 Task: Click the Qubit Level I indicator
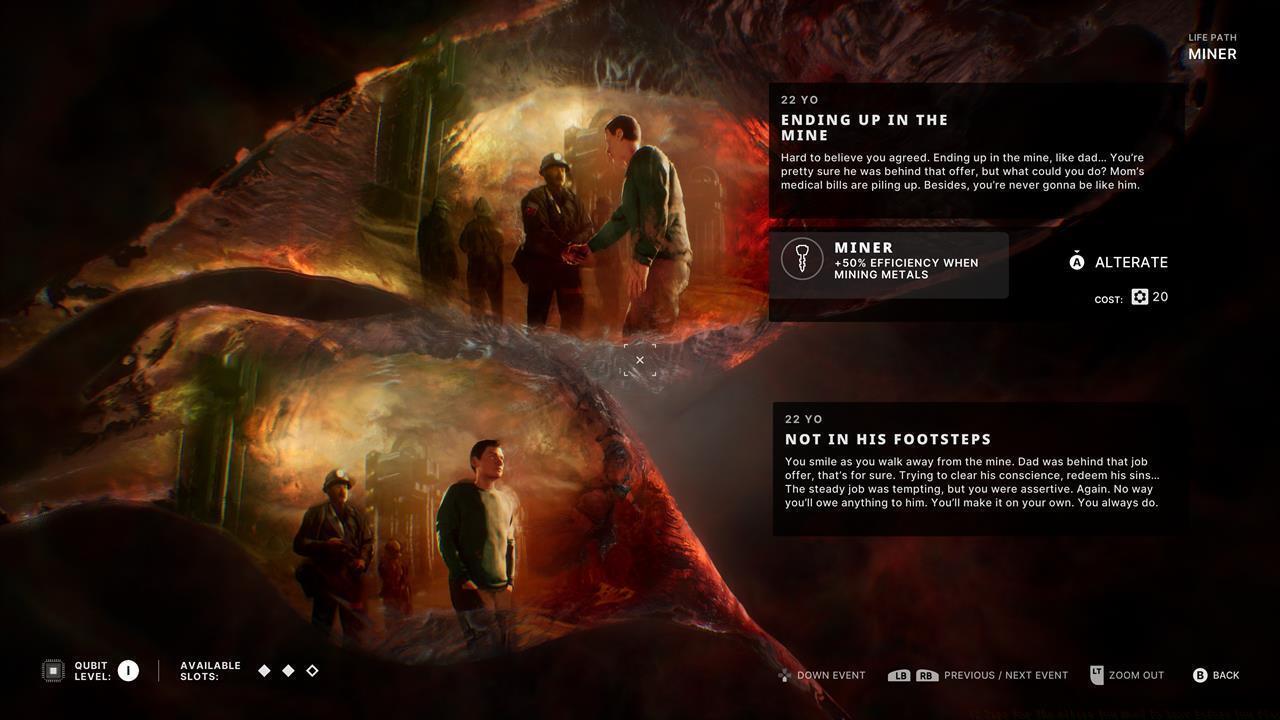pos(128,670)
